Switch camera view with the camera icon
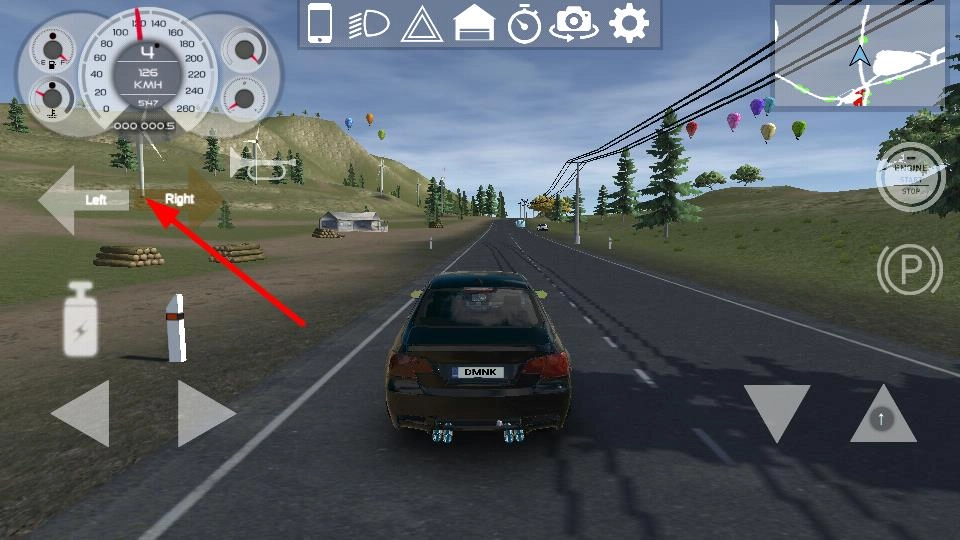Viewport: 960px width, 540px height. pyautogui.click(x=575, y=24)
